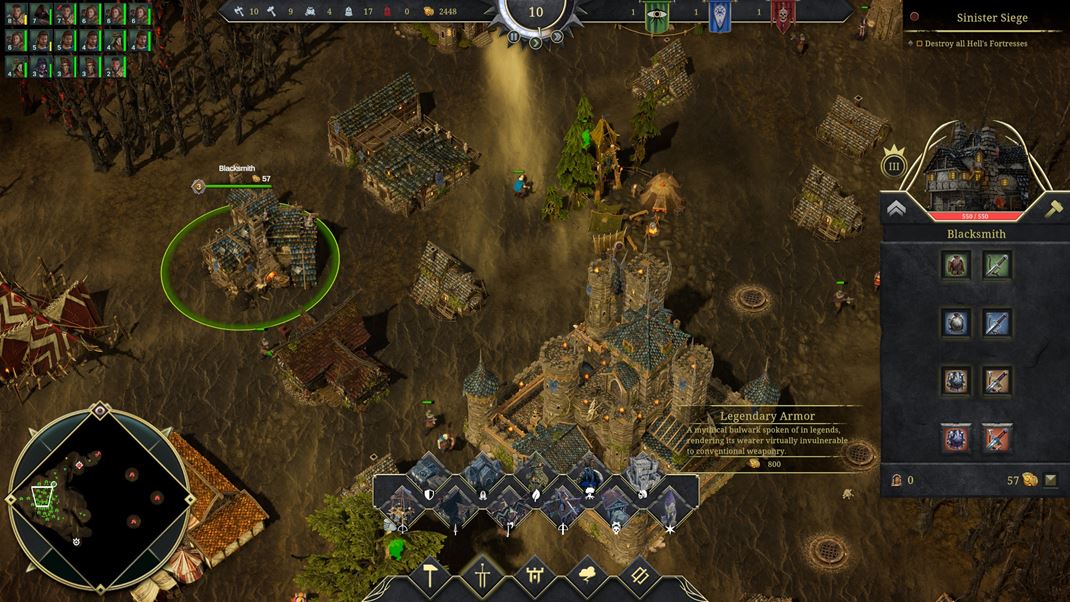1070x602 pixels.
Task: Open the storm cloud category
Action: click(587, 577)
